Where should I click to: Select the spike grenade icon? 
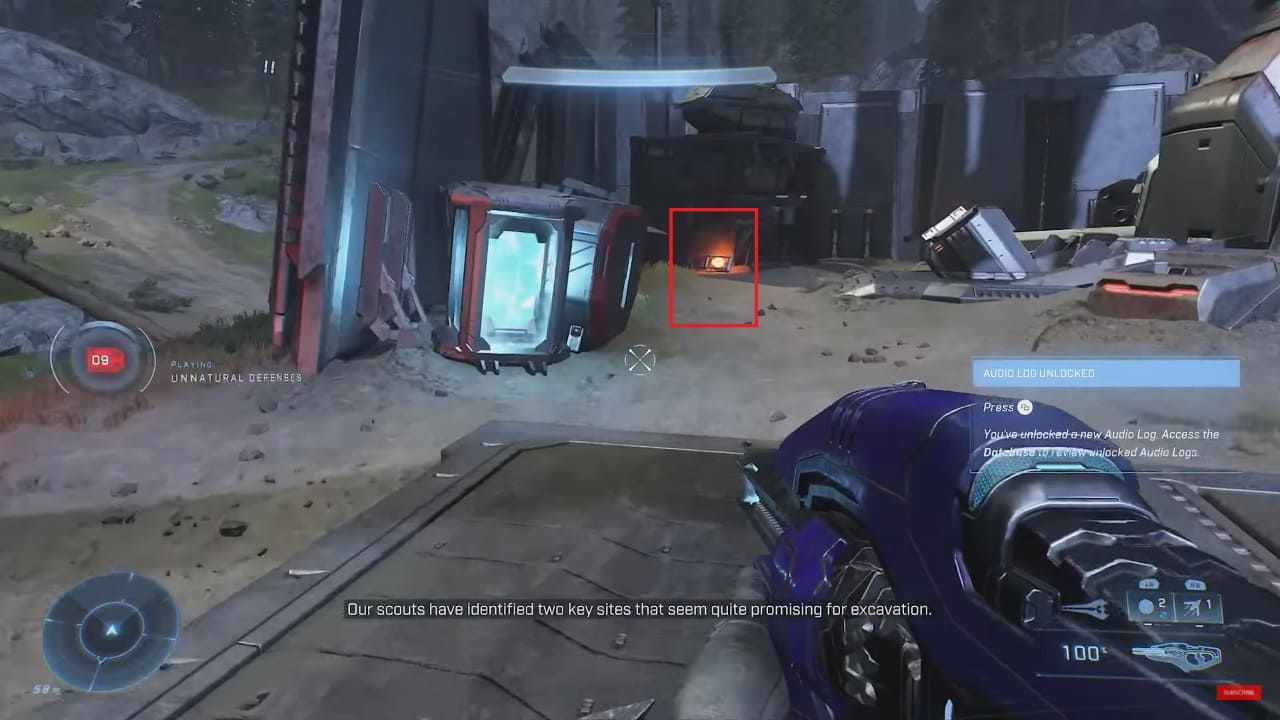(1192, 607)
